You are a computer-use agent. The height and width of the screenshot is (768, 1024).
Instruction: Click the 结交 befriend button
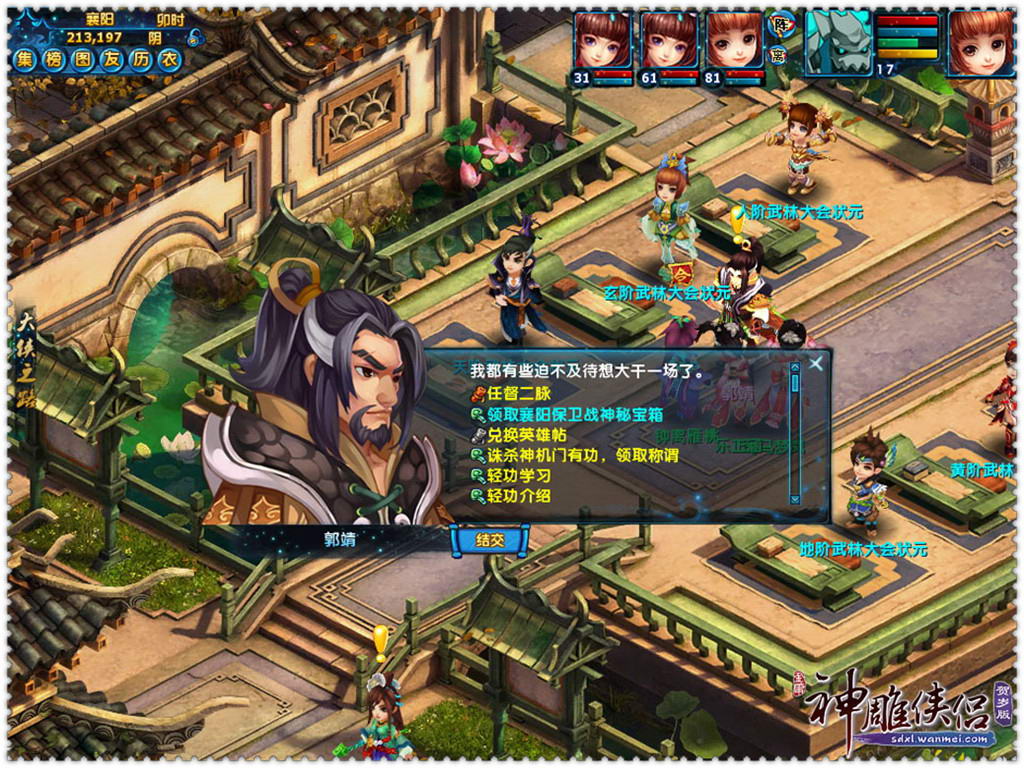click(x=490, y=540)
